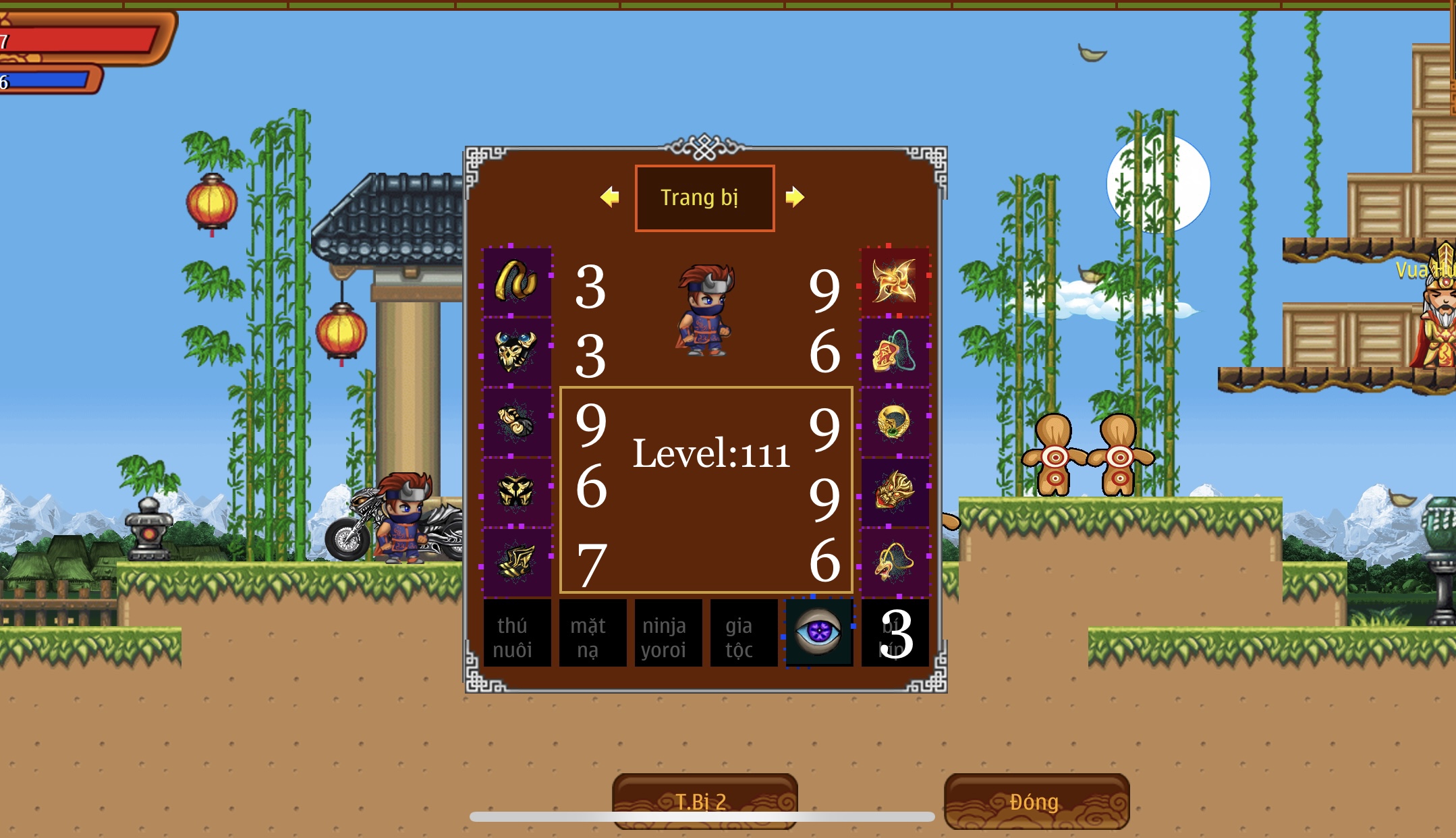Select the golden sash equipment slot
This screenshot has height=838, width=1456.
point(517,281)
